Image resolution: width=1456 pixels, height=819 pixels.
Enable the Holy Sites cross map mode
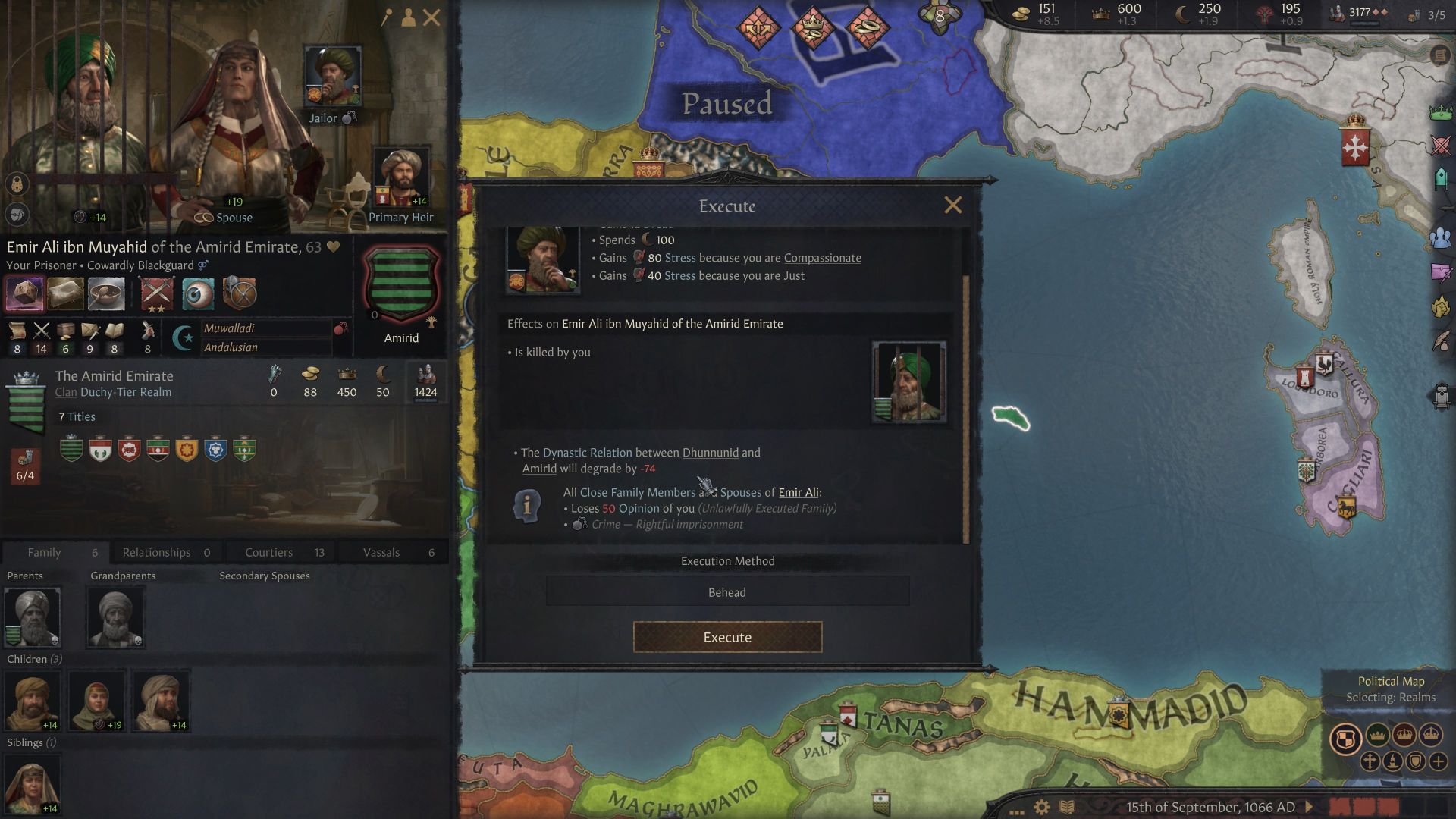click(1370, 761)
